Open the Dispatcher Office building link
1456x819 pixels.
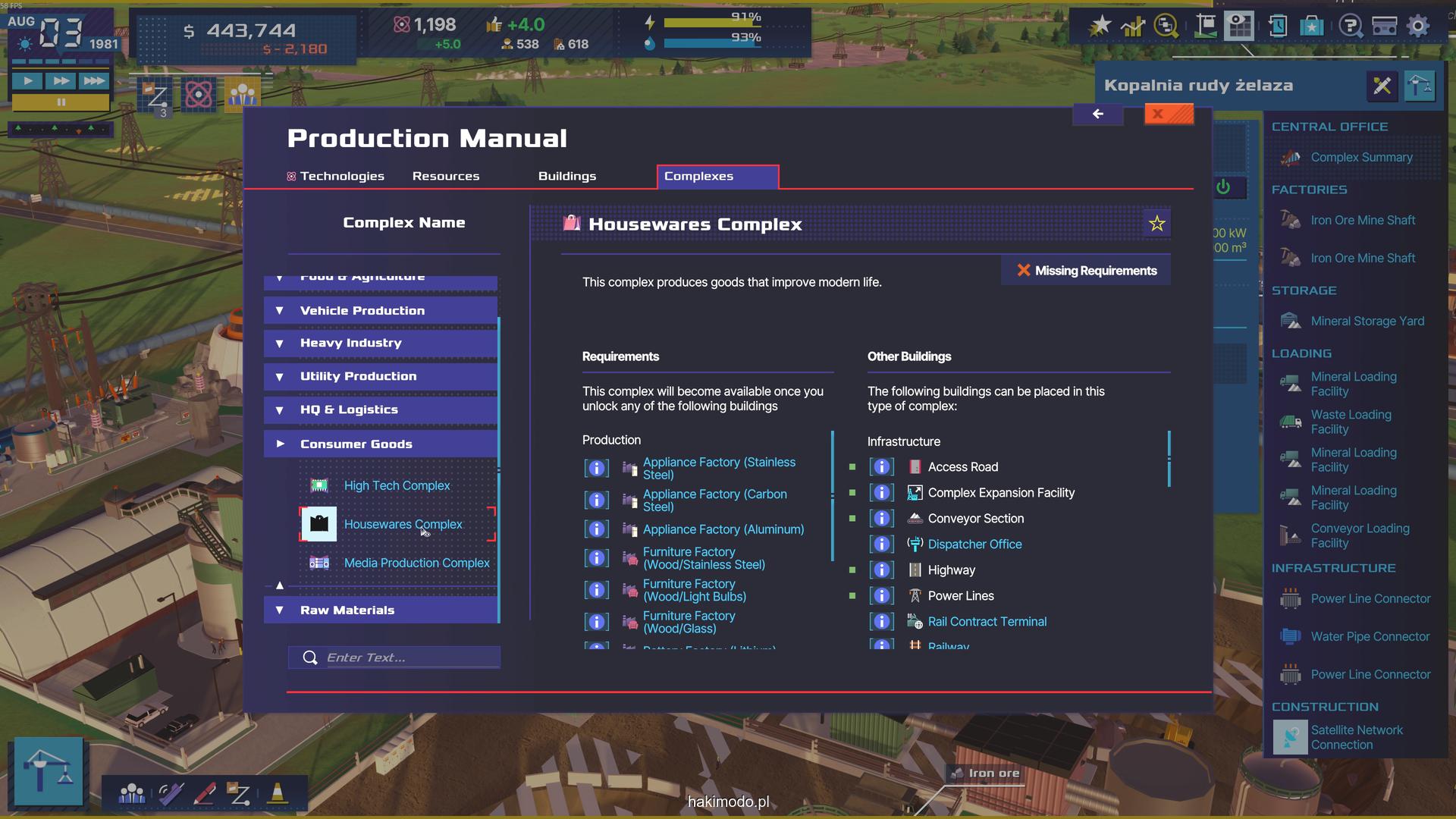pos(974,544)
